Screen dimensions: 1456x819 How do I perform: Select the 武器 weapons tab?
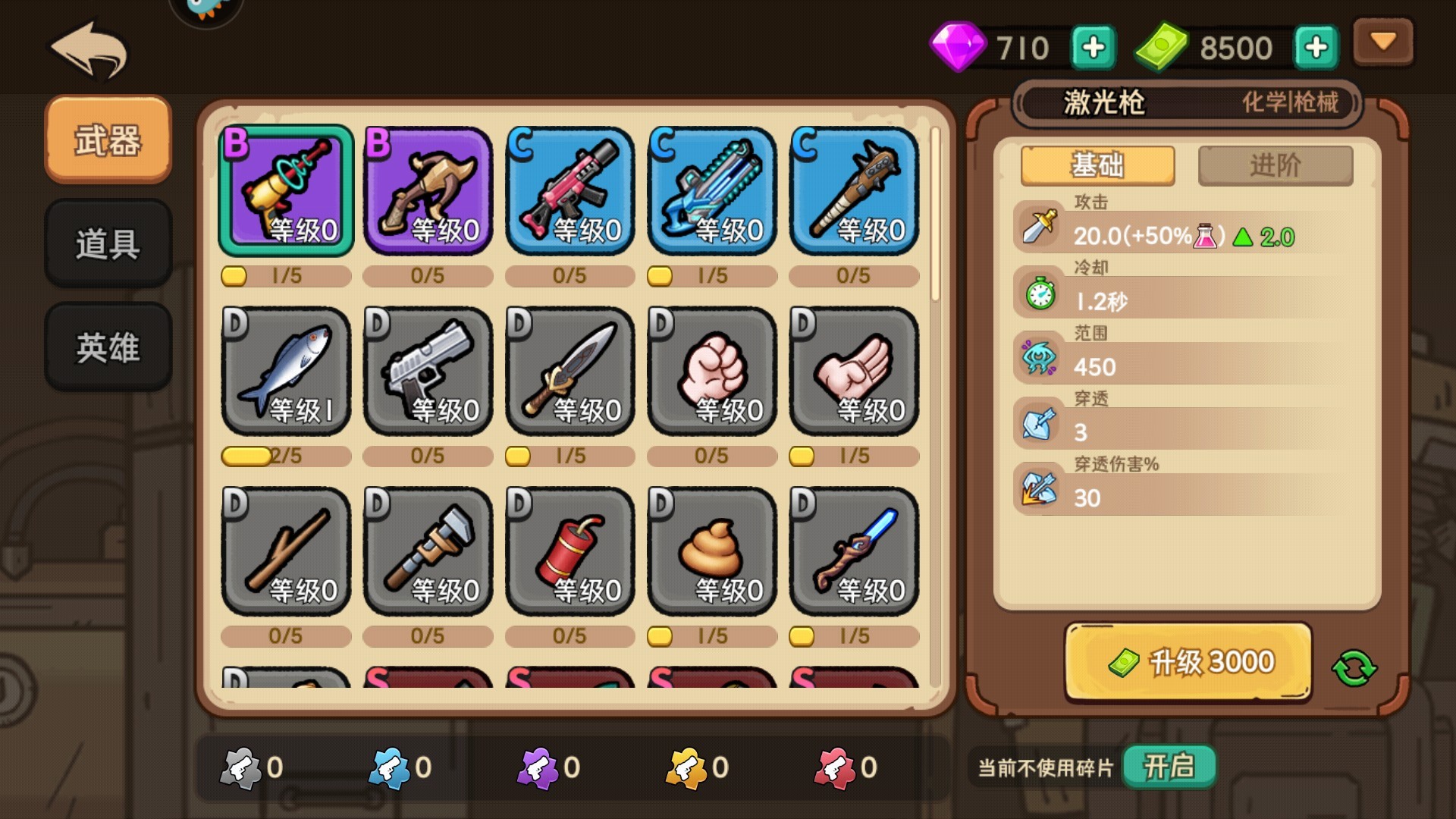[108, 140]
